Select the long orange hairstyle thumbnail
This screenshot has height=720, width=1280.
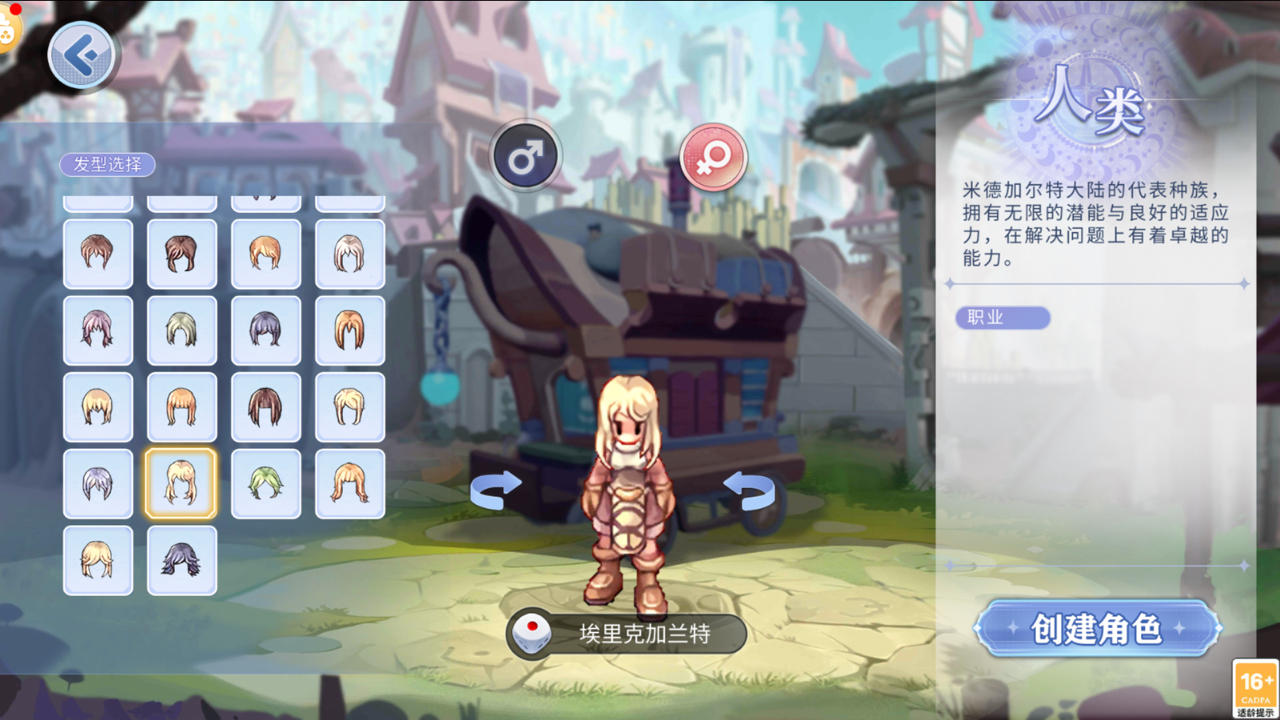click(349, 330)
